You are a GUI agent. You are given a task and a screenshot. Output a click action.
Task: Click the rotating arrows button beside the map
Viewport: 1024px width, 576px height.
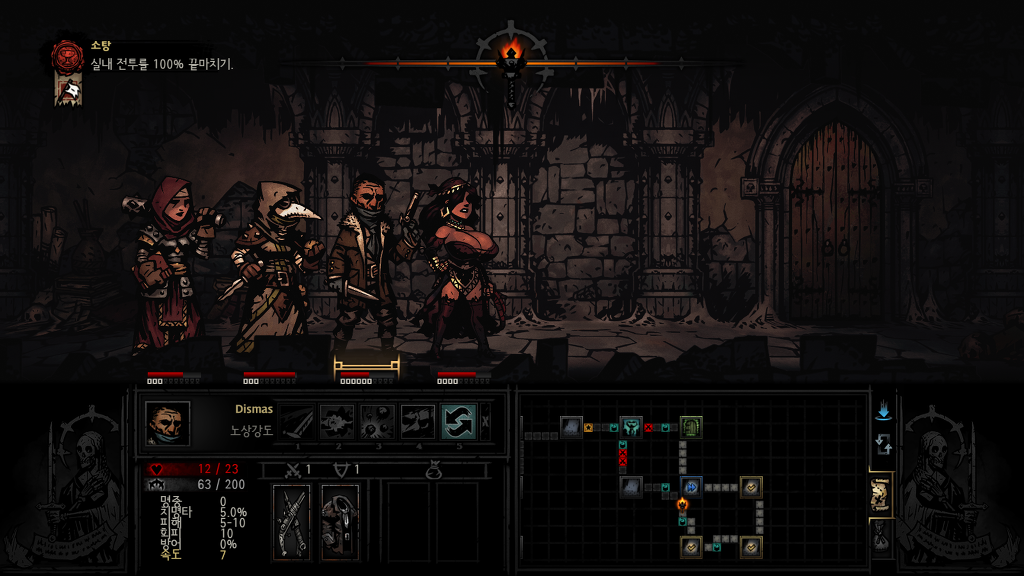click(x=882, y=444)
